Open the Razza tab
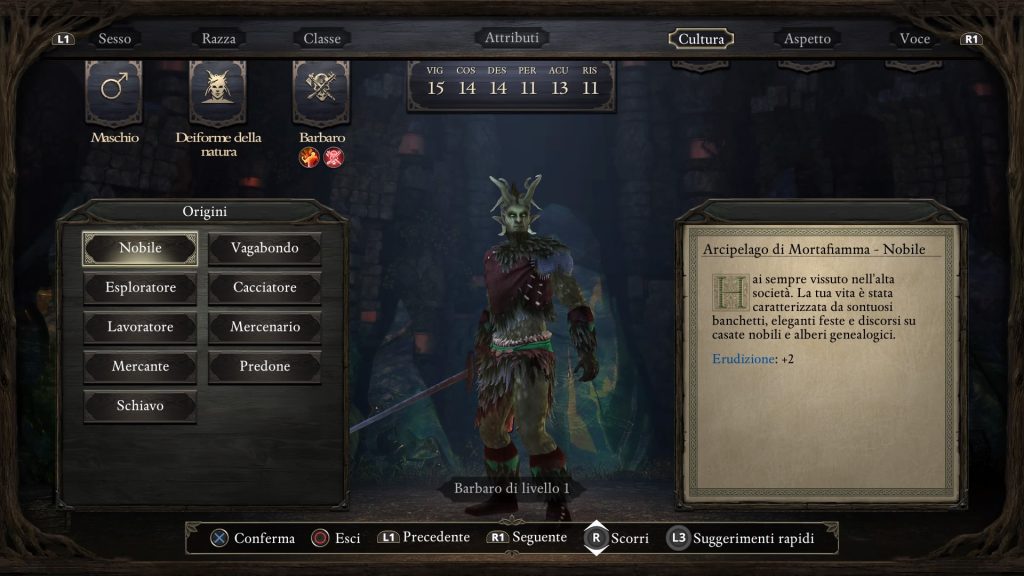The image size is (1024, 576). point(219,39)
